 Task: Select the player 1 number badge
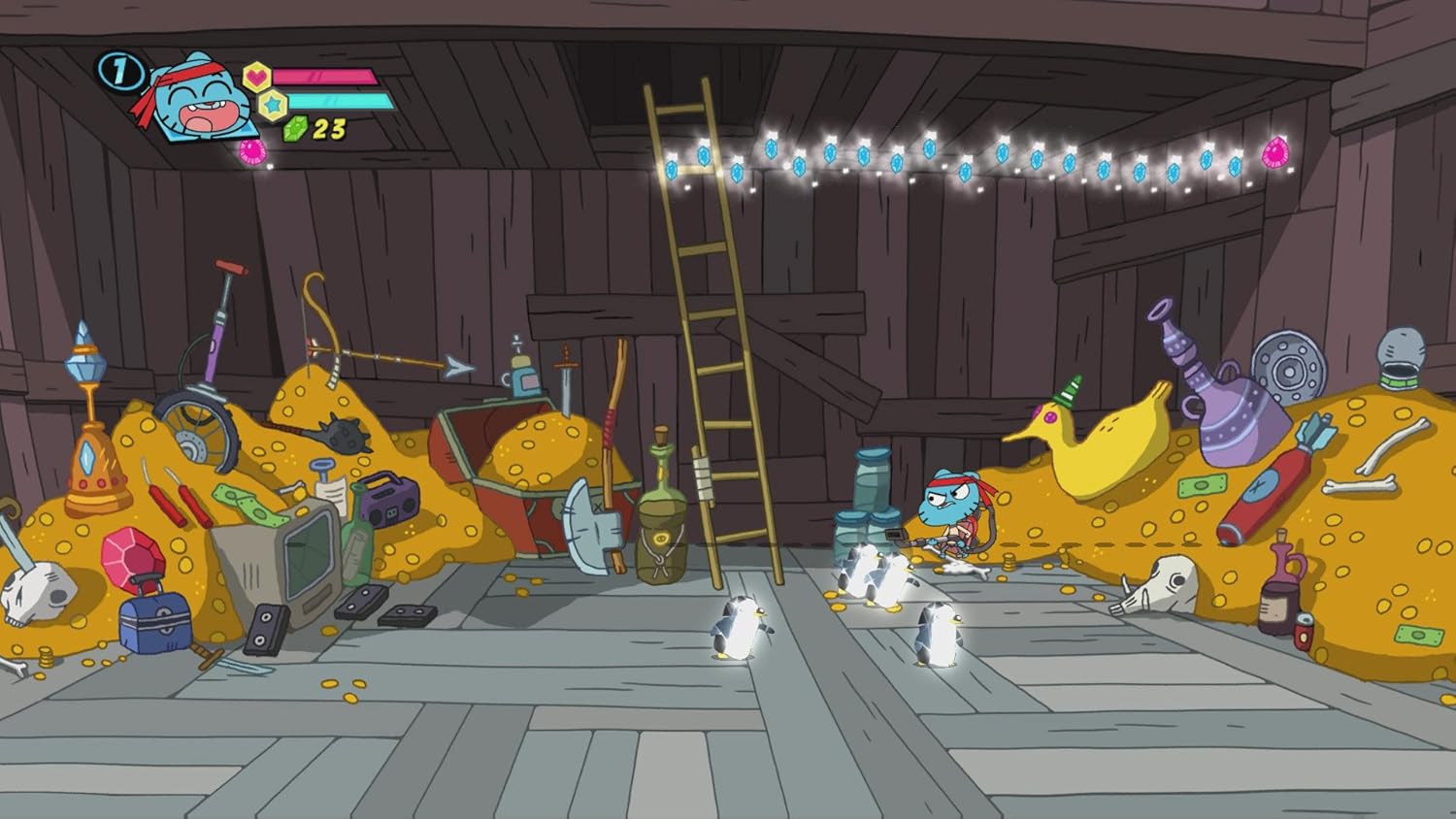pyautogui.click(x=119, y=71)
